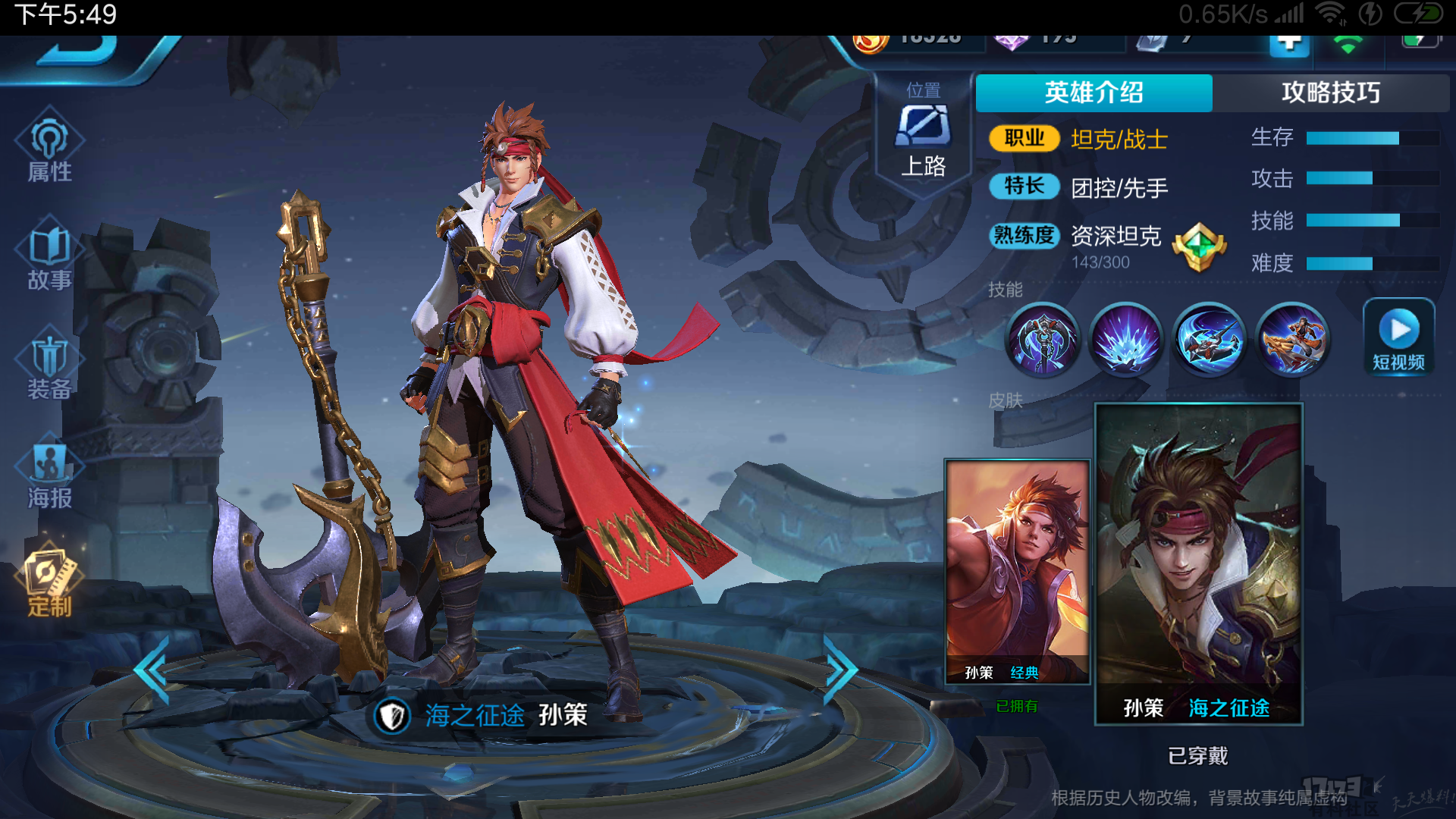Inspect the ship-charge skill icon
The width and height of the screenshot is (1456, 819).
click(x=1210, y=340)
